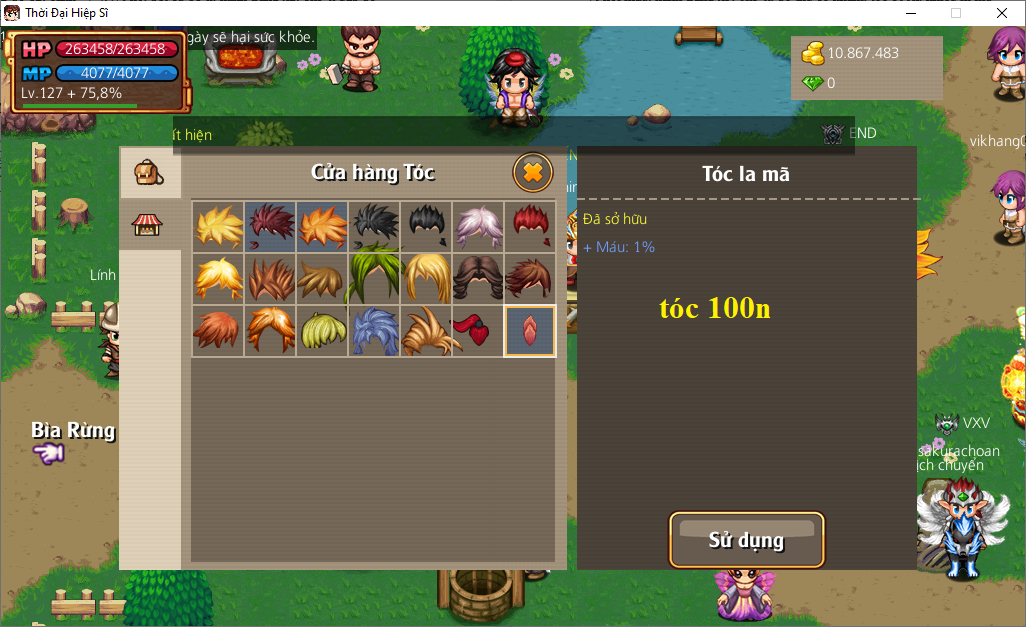Choose the red ponytail hair item
The height and width of the screenshot is (627, 1026).
click(x=478, y=331)
